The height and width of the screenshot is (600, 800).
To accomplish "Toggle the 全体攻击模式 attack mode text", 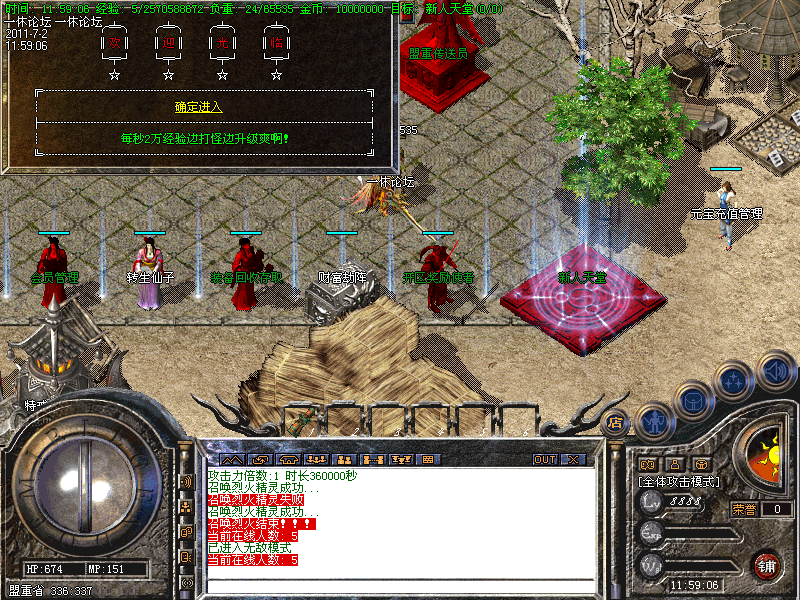I will tap(680, 482).
